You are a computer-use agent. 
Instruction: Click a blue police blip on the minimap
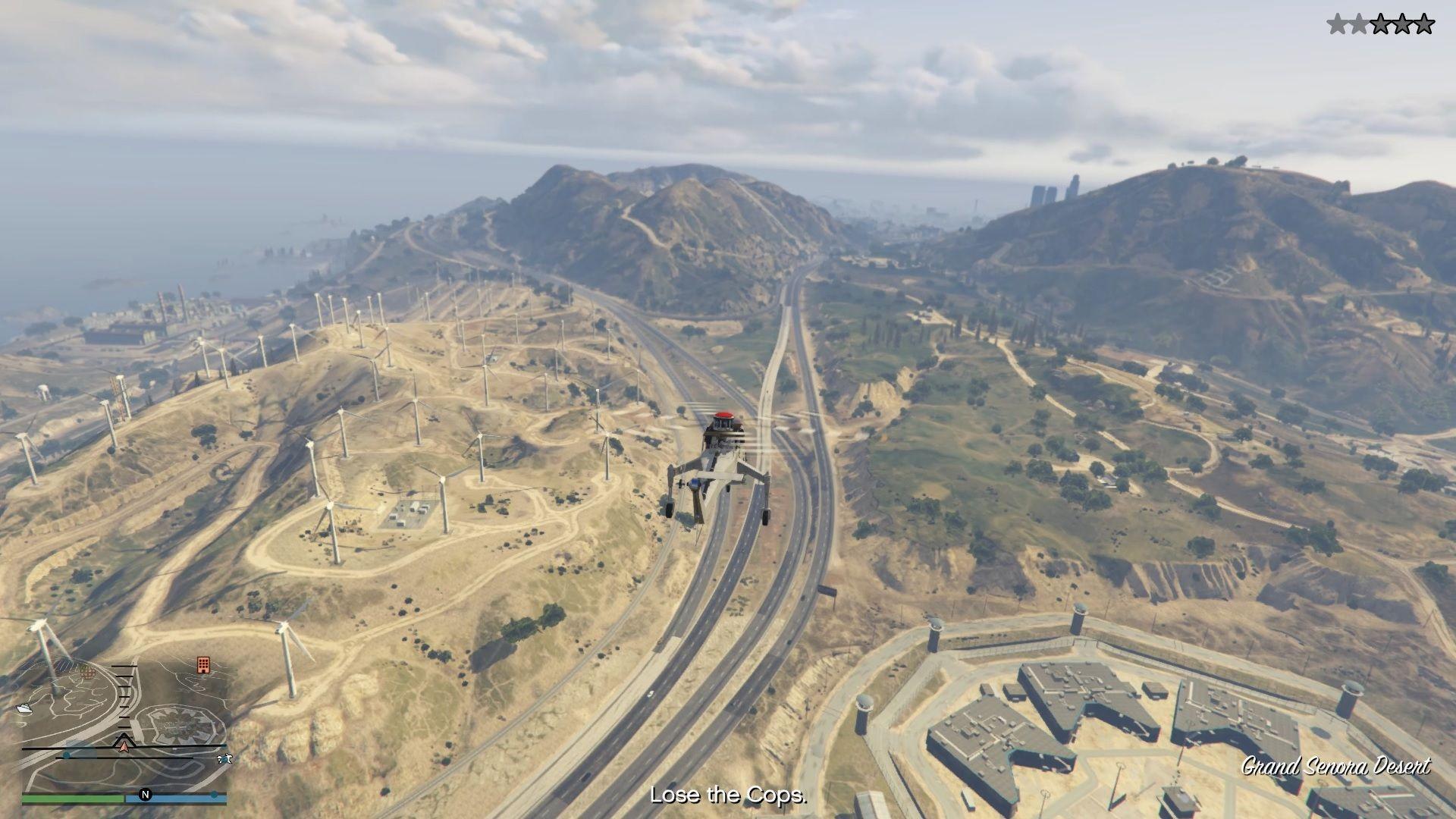(x=67, y=755)
